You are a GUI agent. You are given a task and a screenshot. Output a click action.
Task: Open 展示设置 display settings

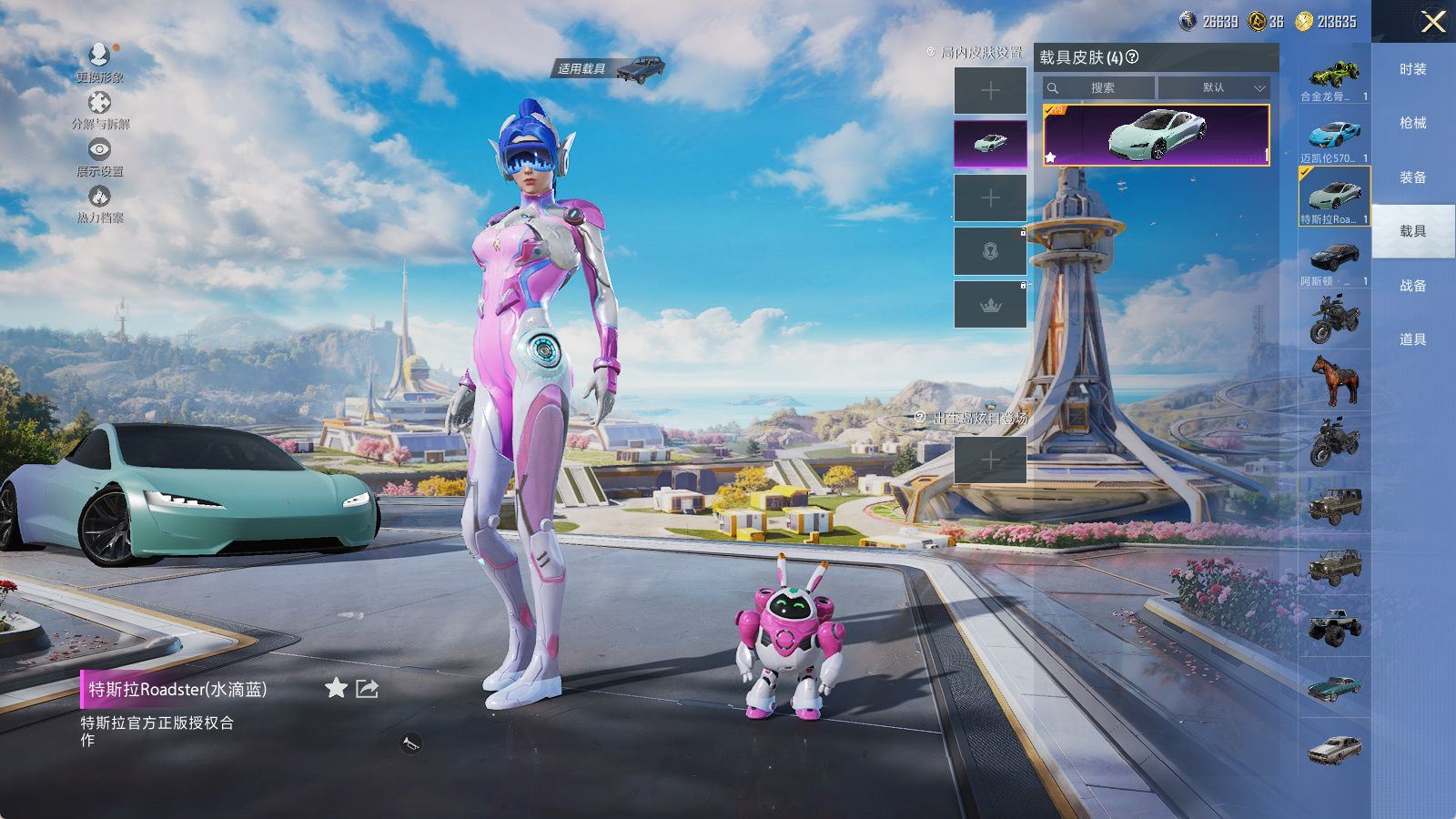coord(99,157)
